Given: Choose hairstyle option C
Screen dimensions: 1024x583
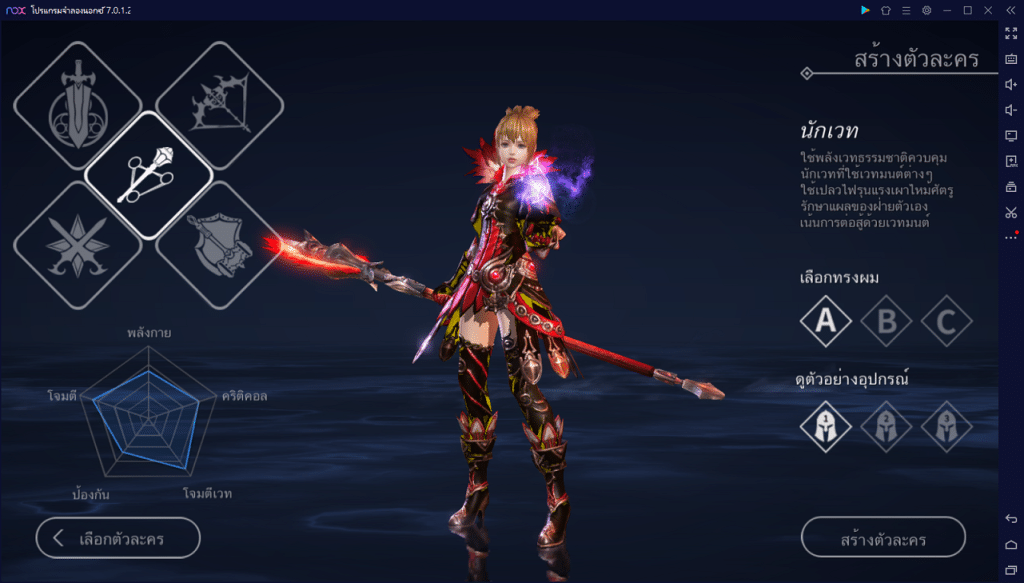Looking at the screenshot, I should pyautogui.click(x=947, y=321).
